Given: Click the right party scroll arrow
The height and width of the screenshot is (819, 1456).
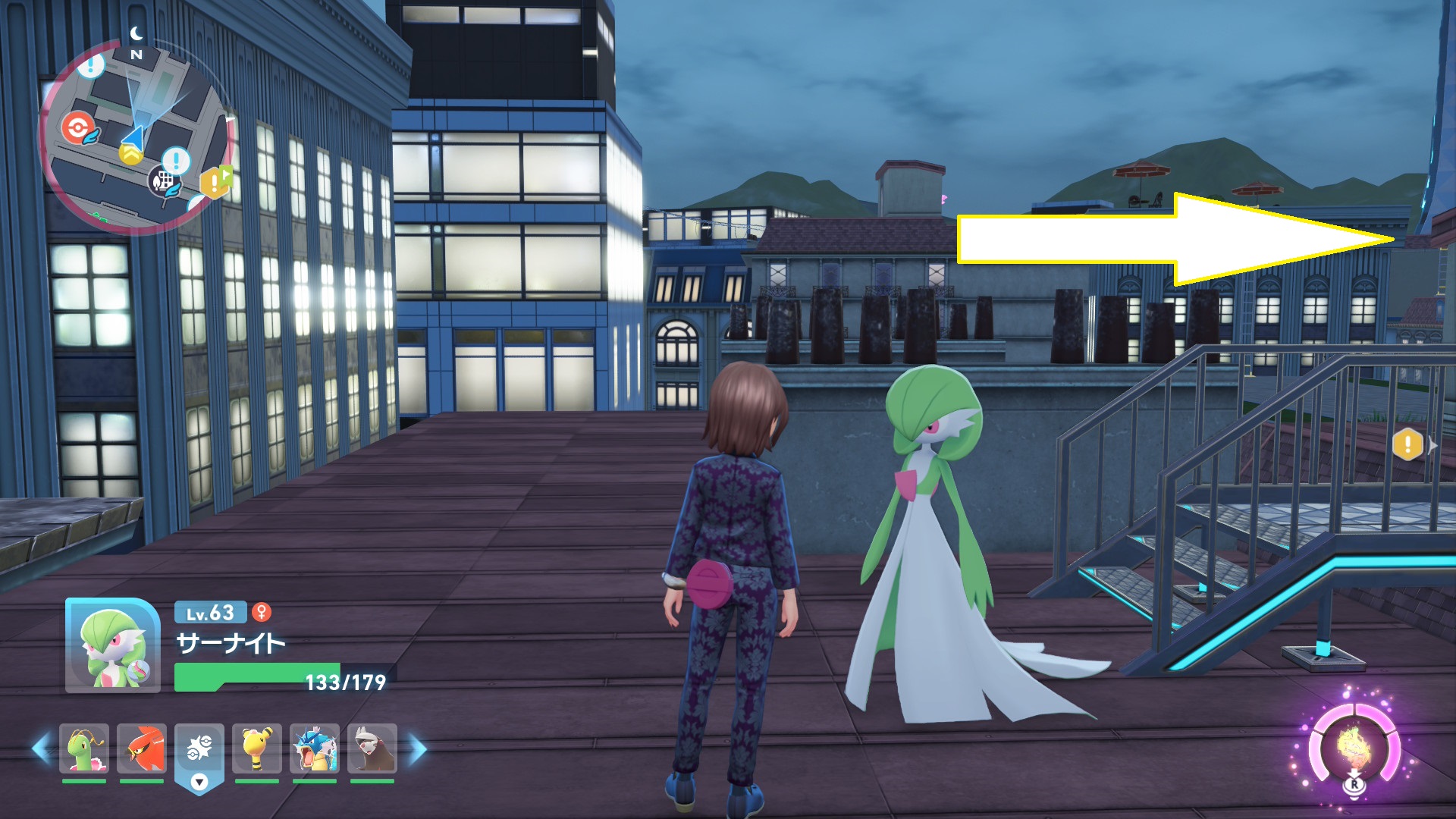Looking at the screenshot, I should (x=418, y=748).
